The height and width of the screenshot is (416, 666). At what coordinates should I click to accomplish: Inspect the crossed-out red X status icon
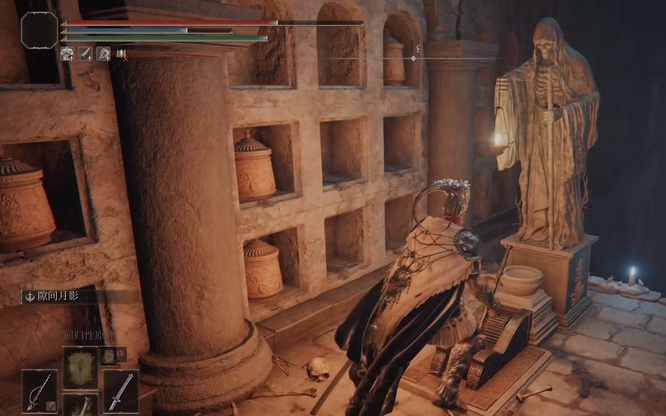(x=121, y=54)
